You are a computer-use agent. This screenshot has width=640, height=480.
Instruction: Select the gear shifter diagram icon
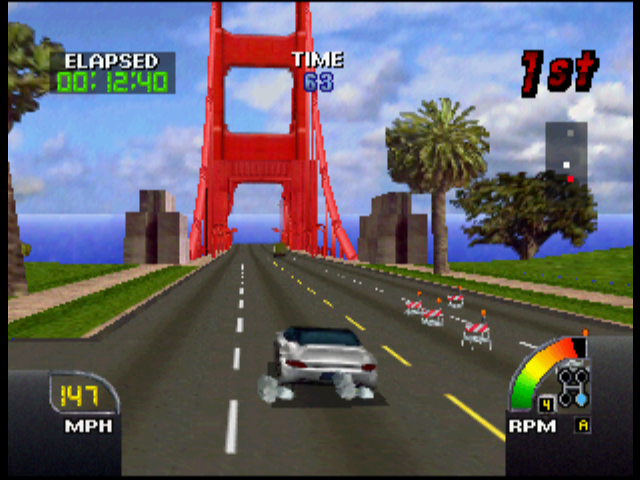pyautogui.click(x=573, y=384)
